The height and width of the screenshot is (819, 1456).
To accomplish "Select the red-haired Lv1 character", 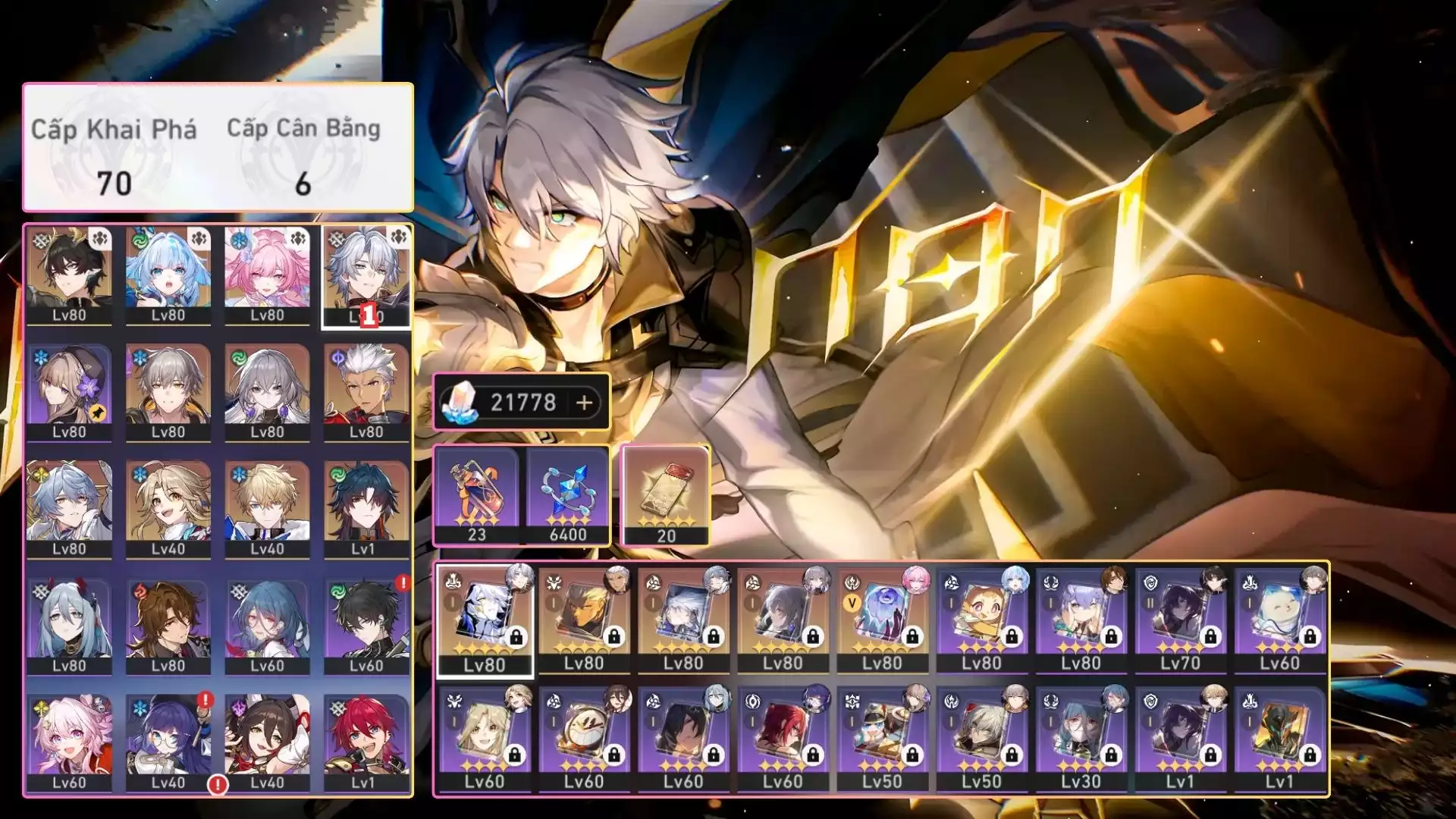I will (366, 742).
